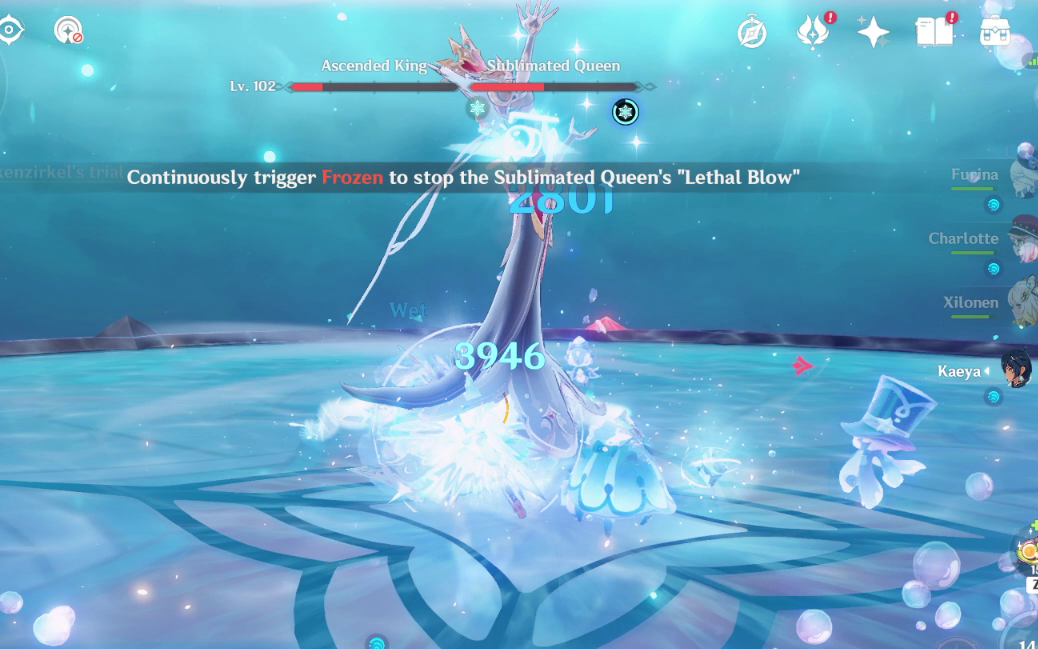Open the Adventurer Handbook book icon
The width and height of the screenshot is (1038, 649).
click(934, 32)
